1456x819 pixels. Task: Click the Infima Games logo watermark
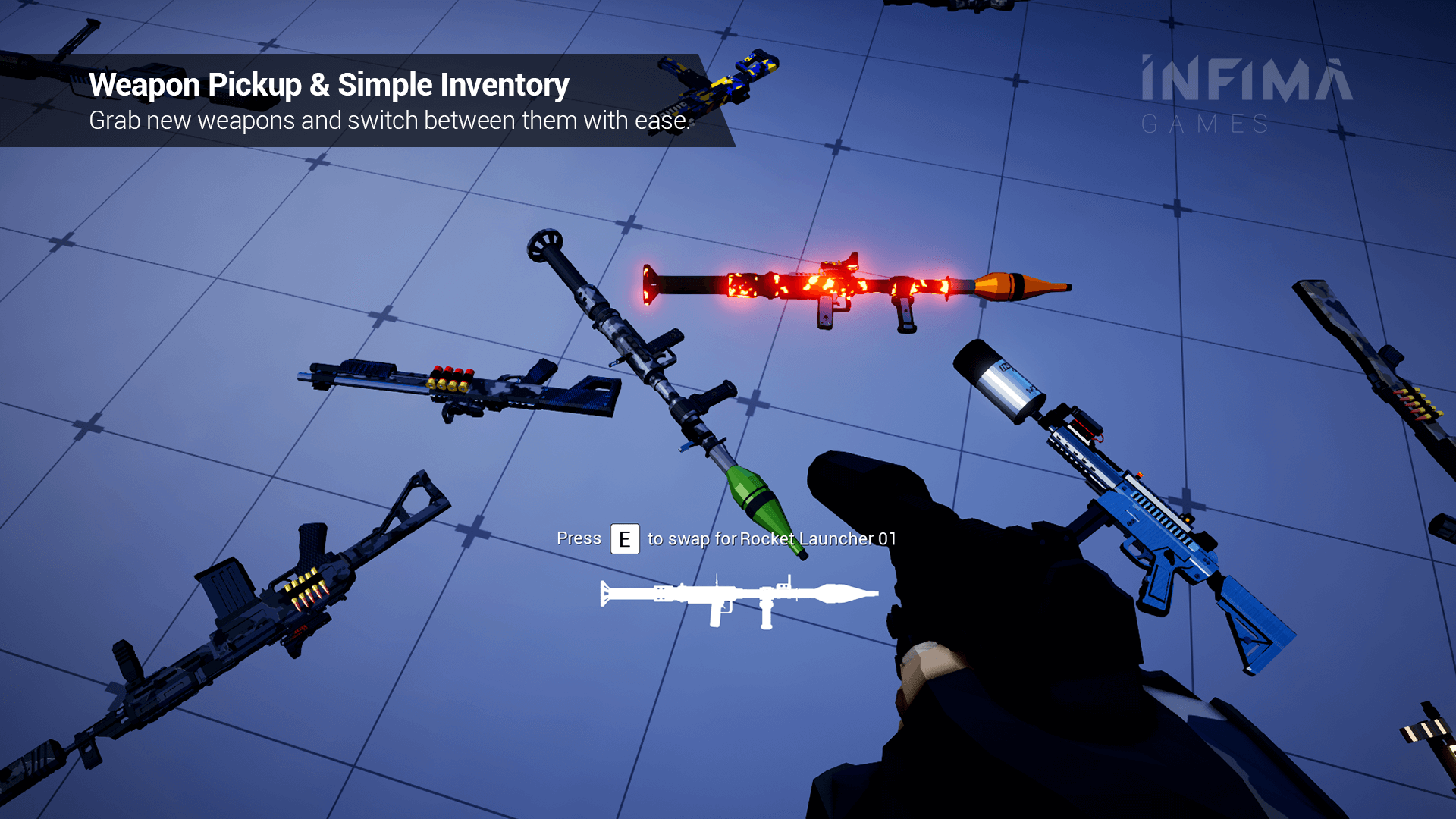1246,95
